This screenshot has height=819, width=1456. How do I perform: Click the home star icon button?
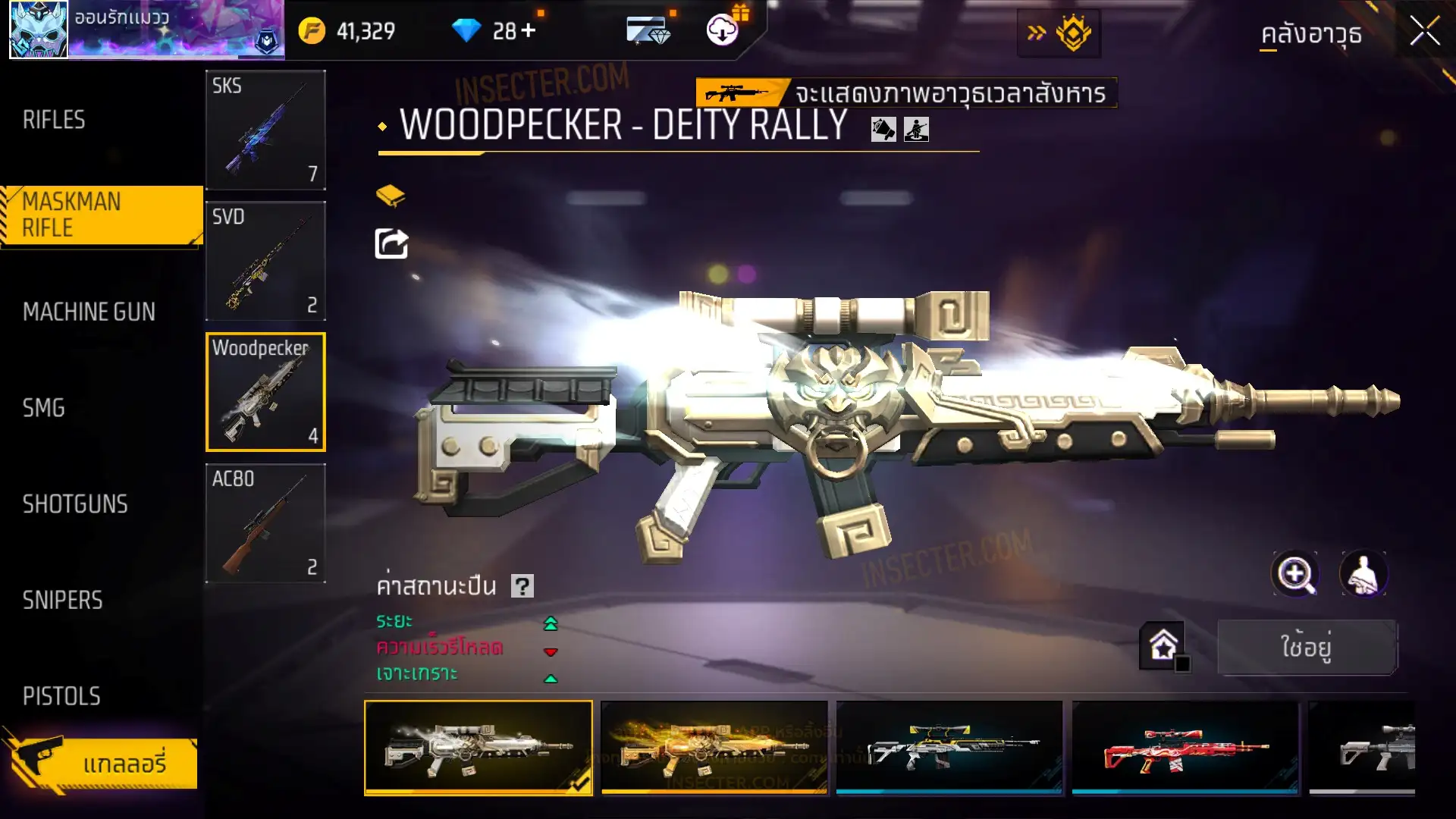(x=1163, y=646)
